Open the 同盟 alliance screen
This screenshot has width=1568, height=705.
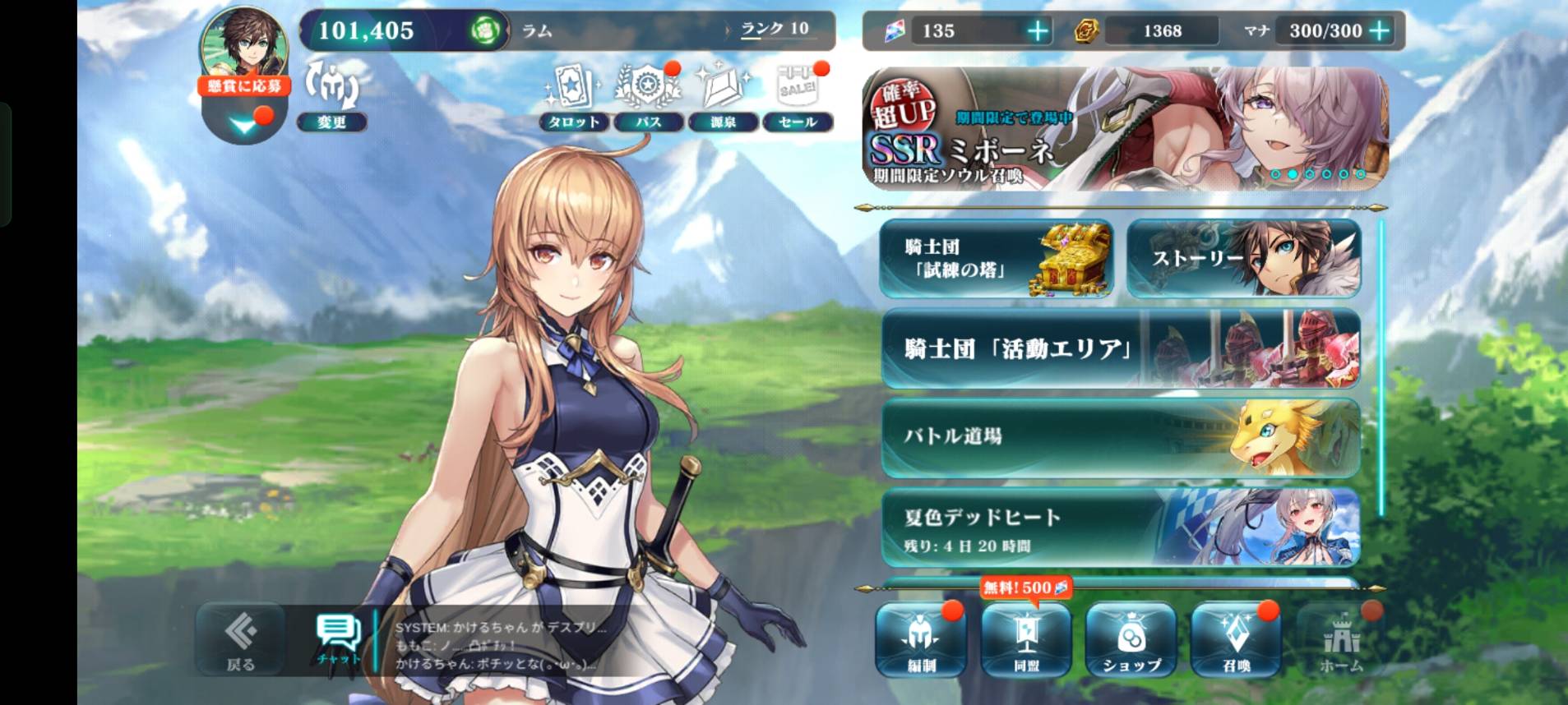[1026, 640]
